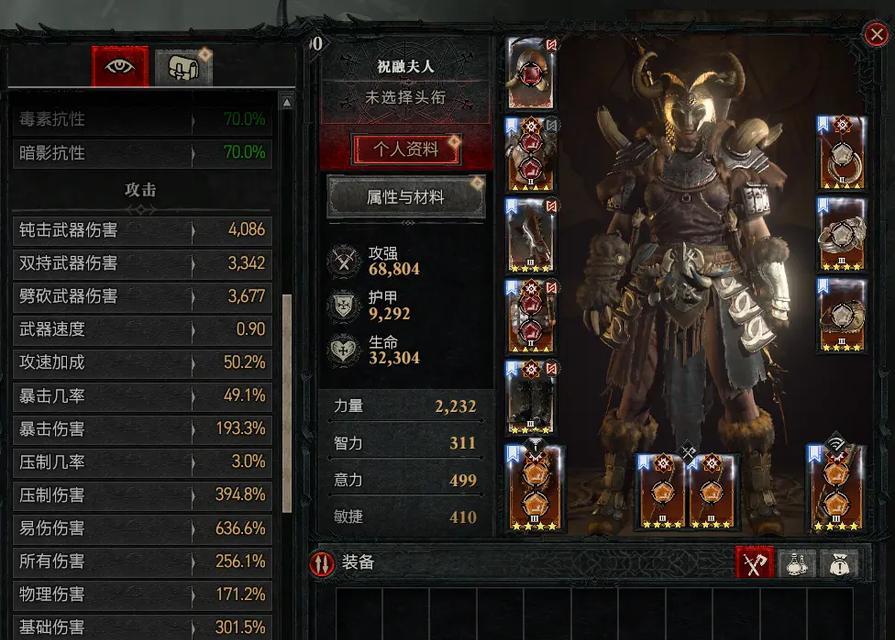This screenshot has width=895, height=640.
Task: Click the 属性与材料 button
Action: (x=406, y=197)
